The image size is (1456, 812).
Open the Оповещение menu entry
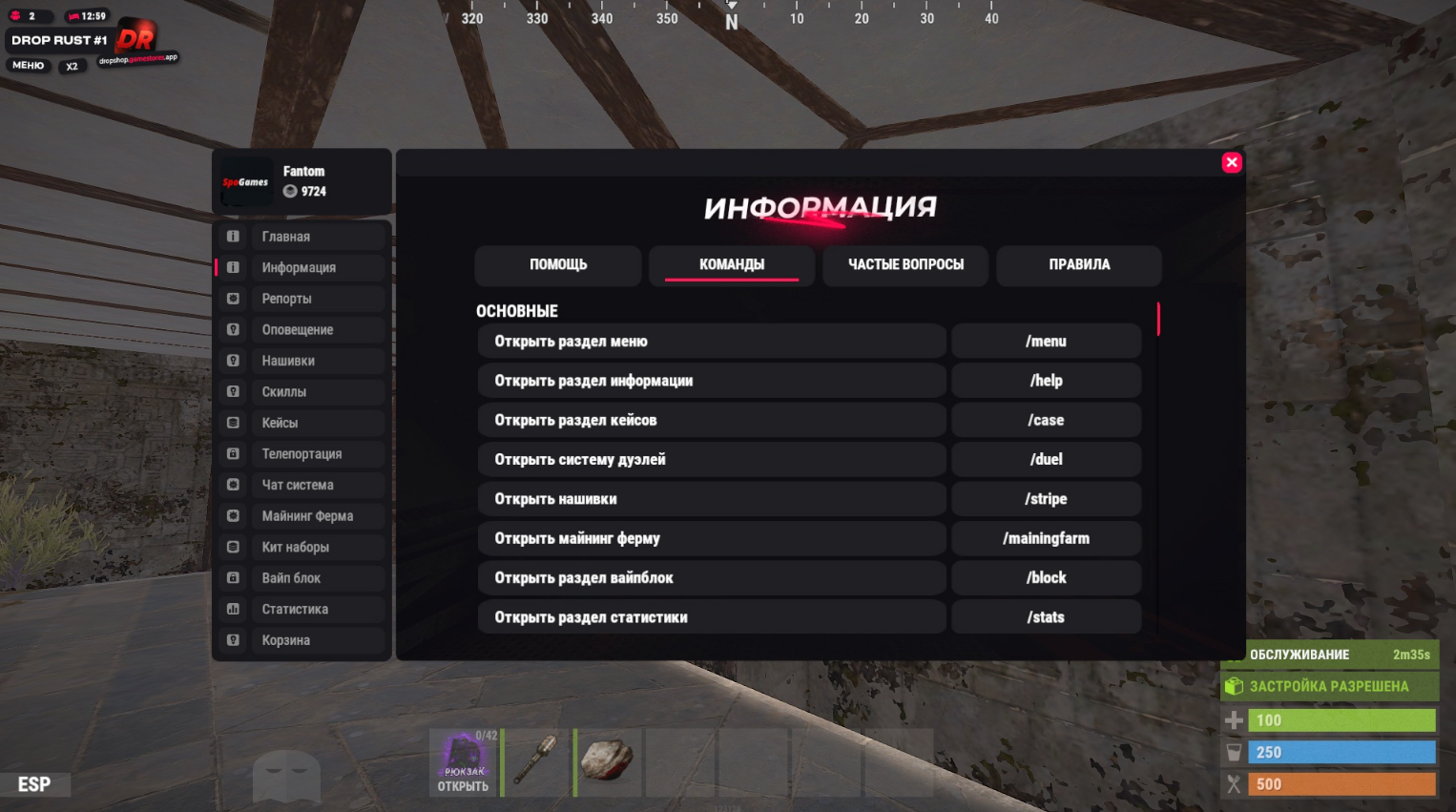pyautogui.click(x=302, y=330)
